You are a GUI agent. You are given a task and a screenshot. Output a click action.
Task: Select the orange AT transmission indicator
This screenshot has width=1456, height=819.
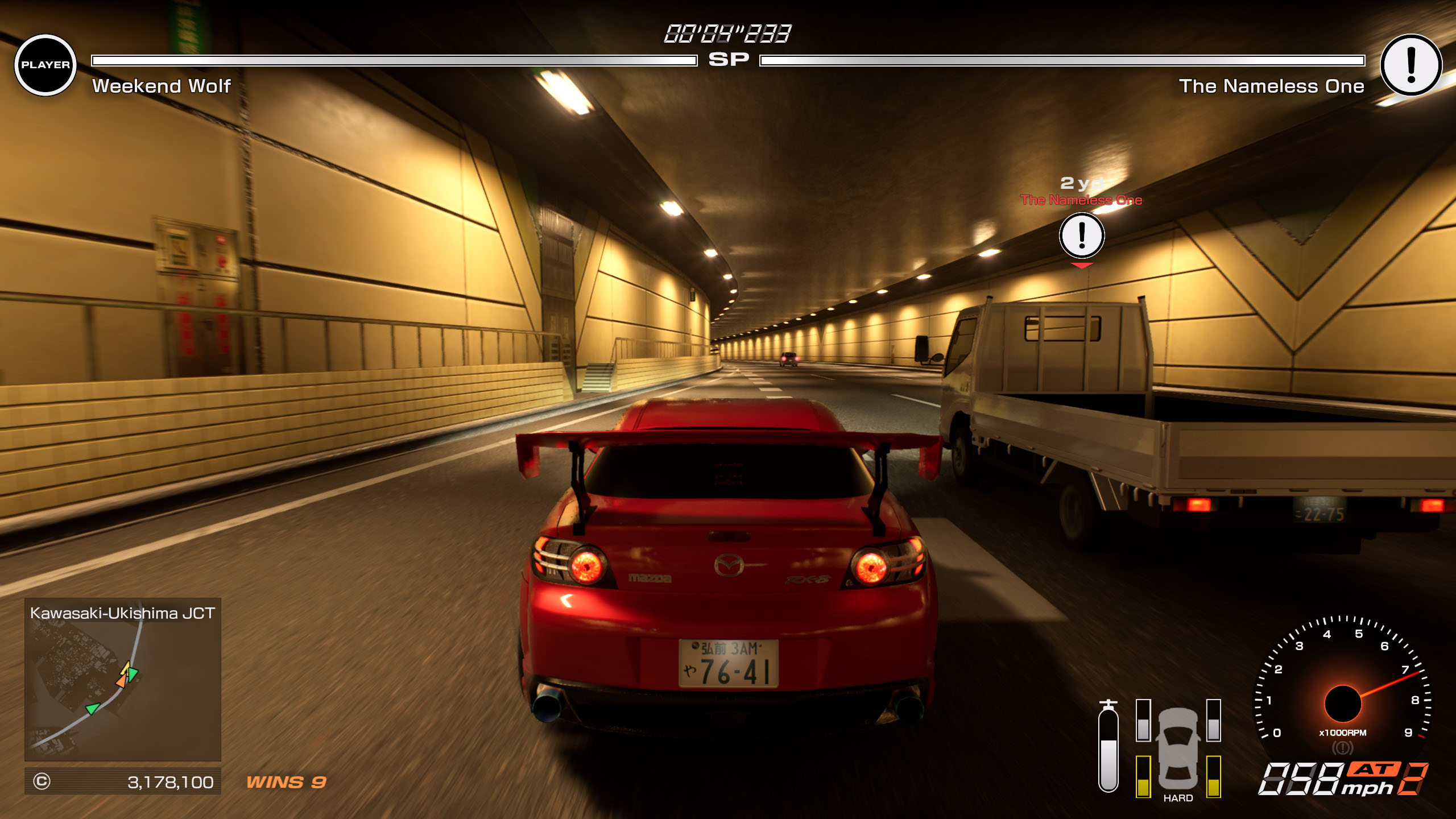[x=1373, y=770]
